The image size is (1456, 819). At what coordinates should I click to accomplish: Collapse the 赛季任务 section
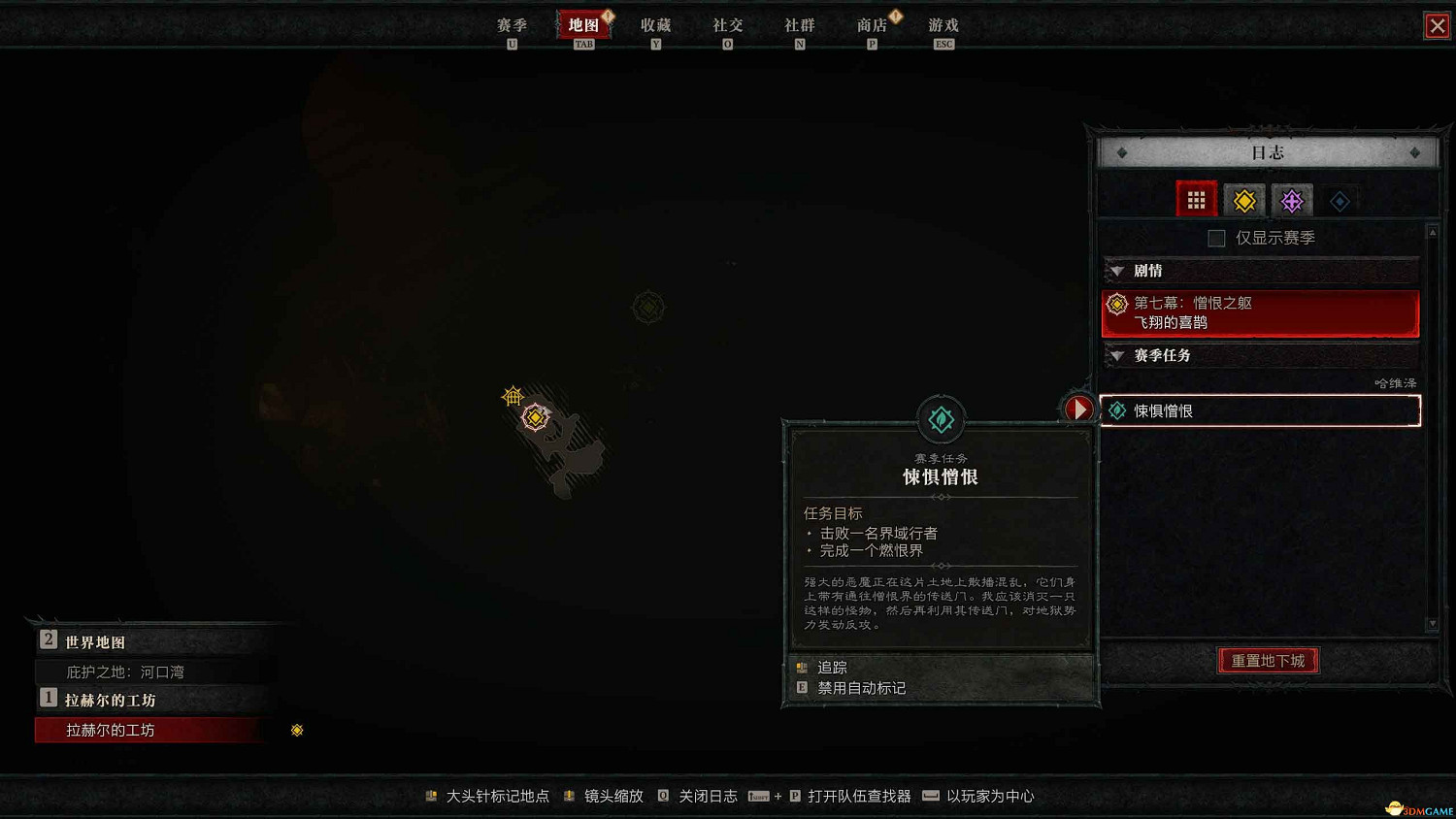[1118, 355]
